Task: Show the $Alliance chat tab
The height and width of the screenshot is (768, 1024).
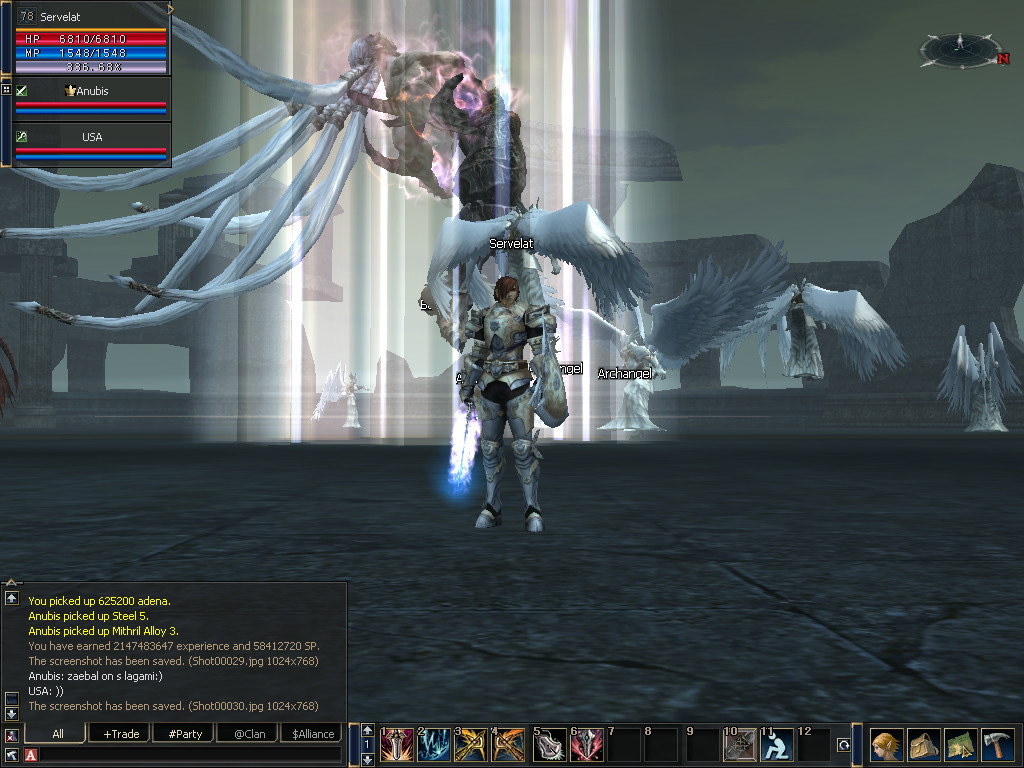Action: point(312,734)
